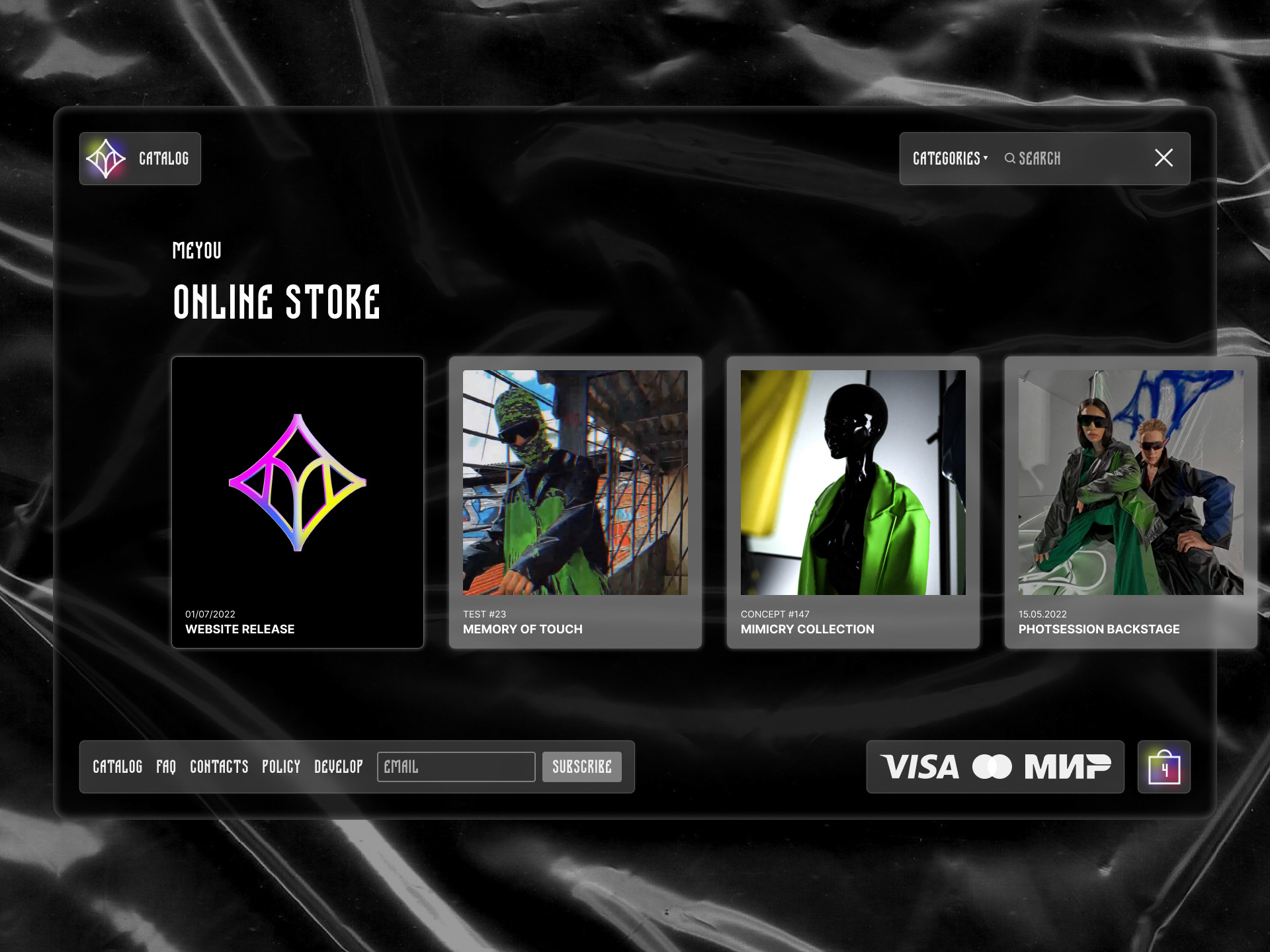
Task: Open the Website Release card
Action: [x=298, y=502]
